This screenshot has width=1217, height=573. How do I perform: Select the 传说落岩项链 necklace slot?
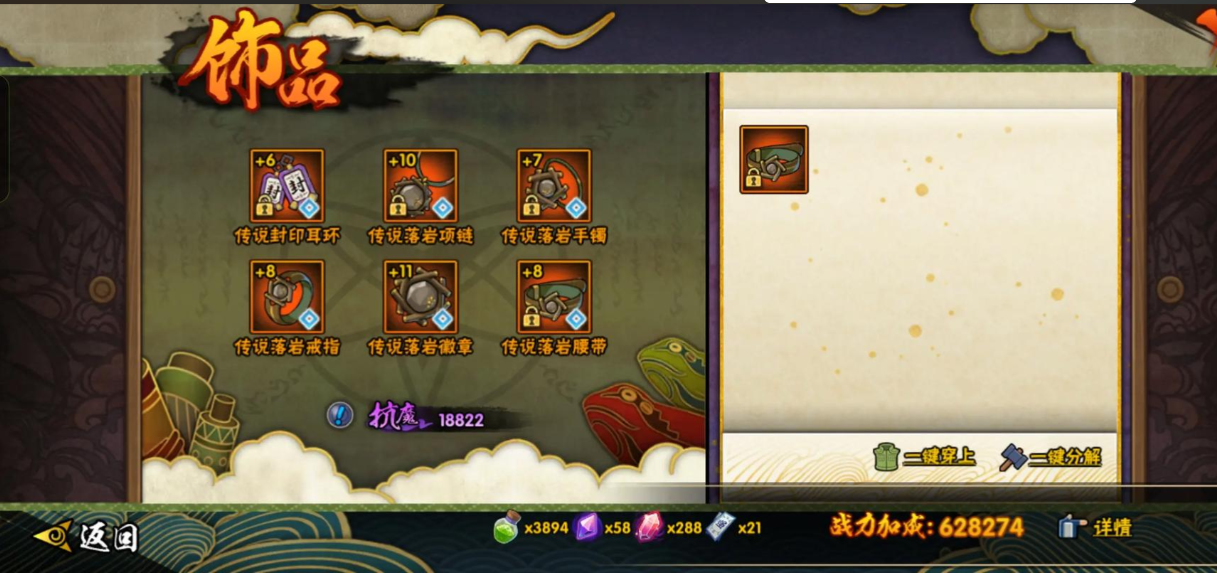point(420,186)
